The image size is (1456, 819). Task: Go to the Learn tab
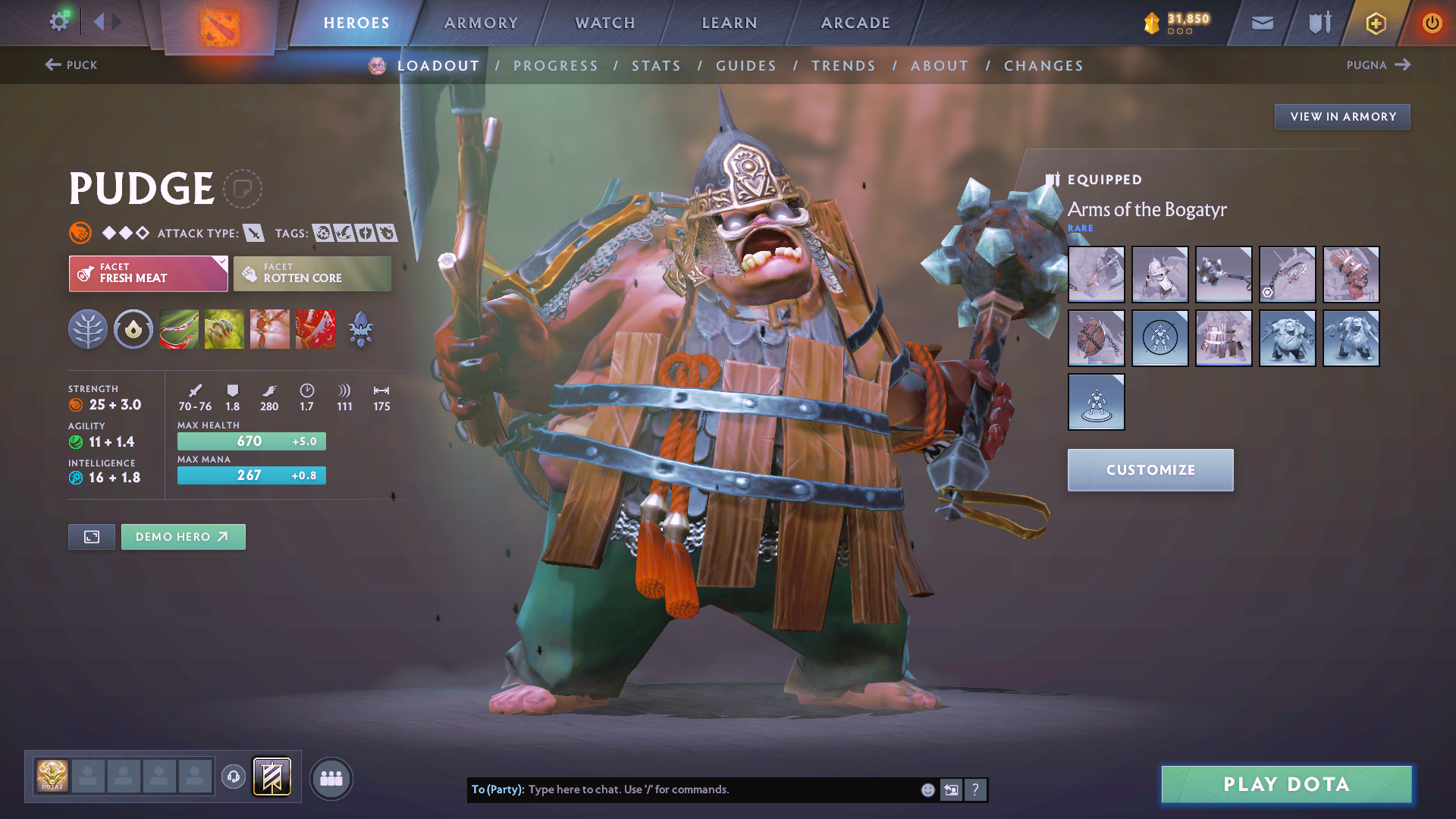[x=730, y=23]
